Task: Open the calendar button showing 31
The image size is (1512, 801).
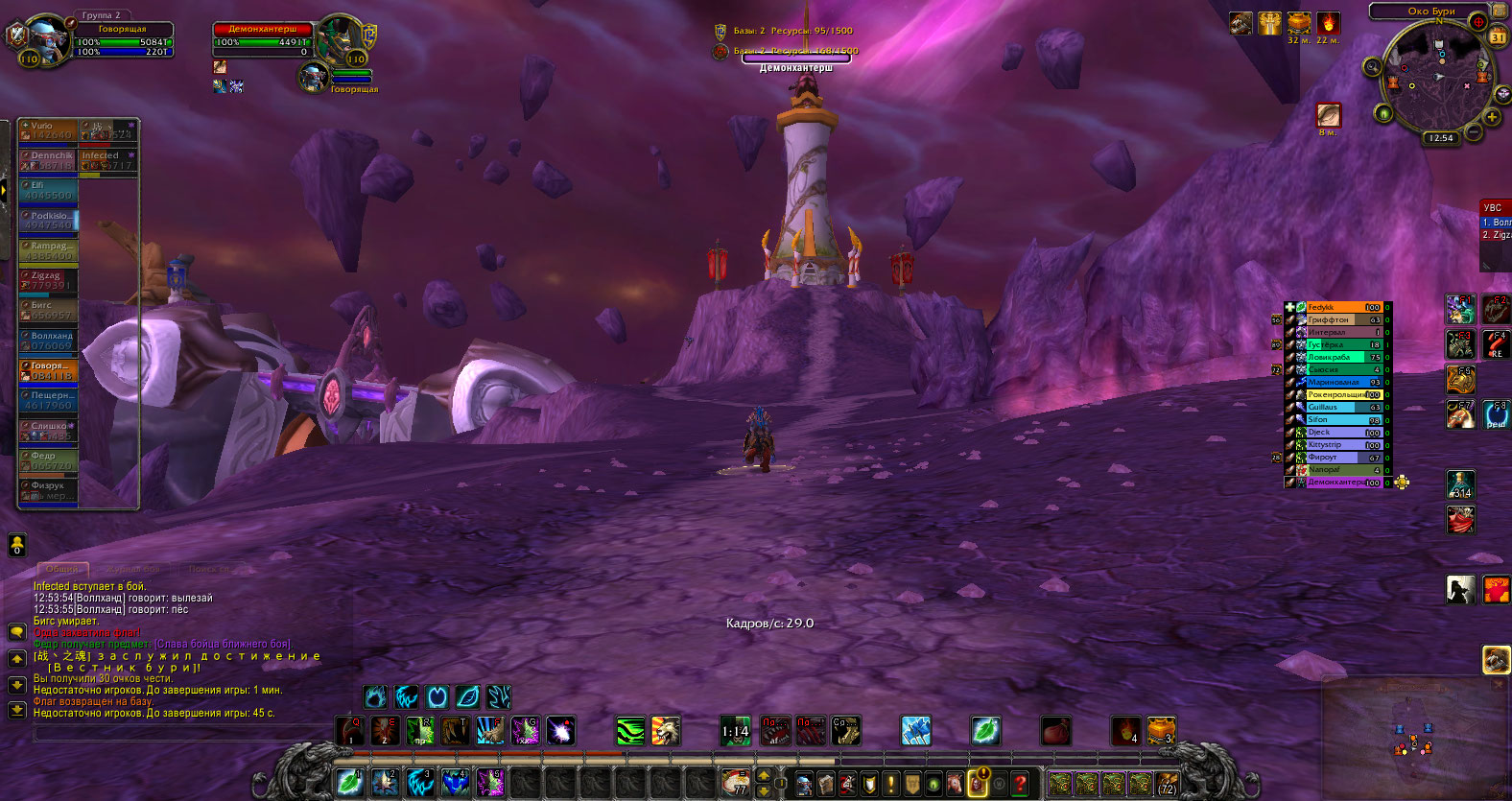Action: click(x=1498, y=37)
